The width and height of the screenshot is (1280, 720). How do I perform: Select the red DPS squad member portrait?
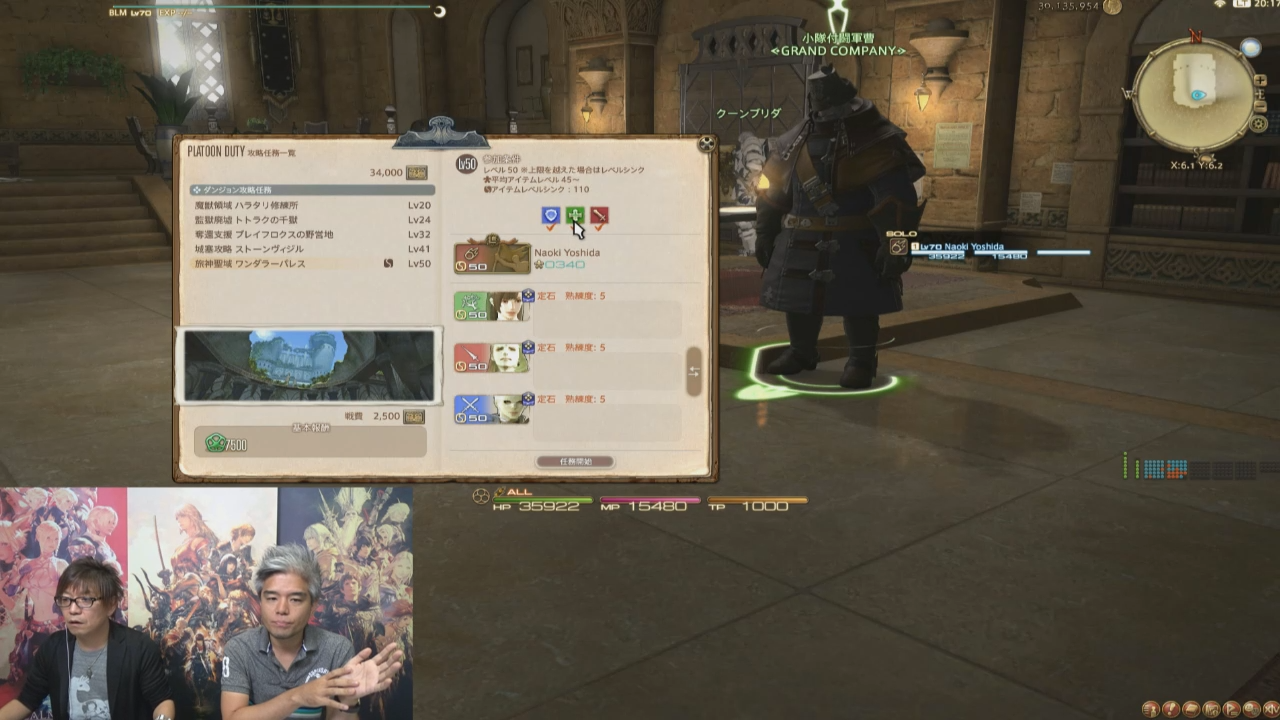click(493, 357)
